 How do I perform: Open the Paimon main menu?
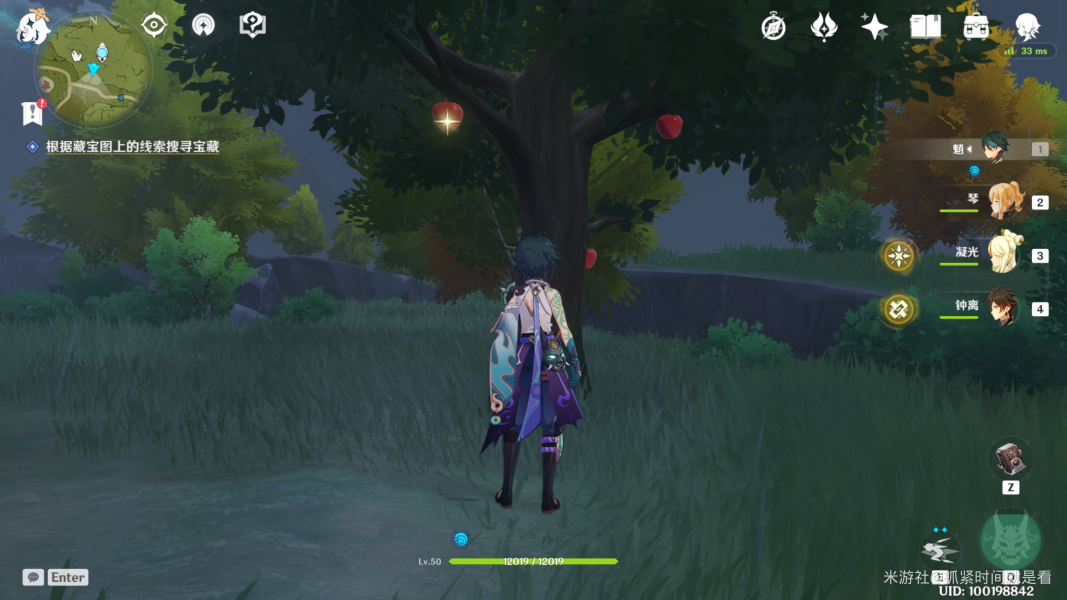pos(33,28)
